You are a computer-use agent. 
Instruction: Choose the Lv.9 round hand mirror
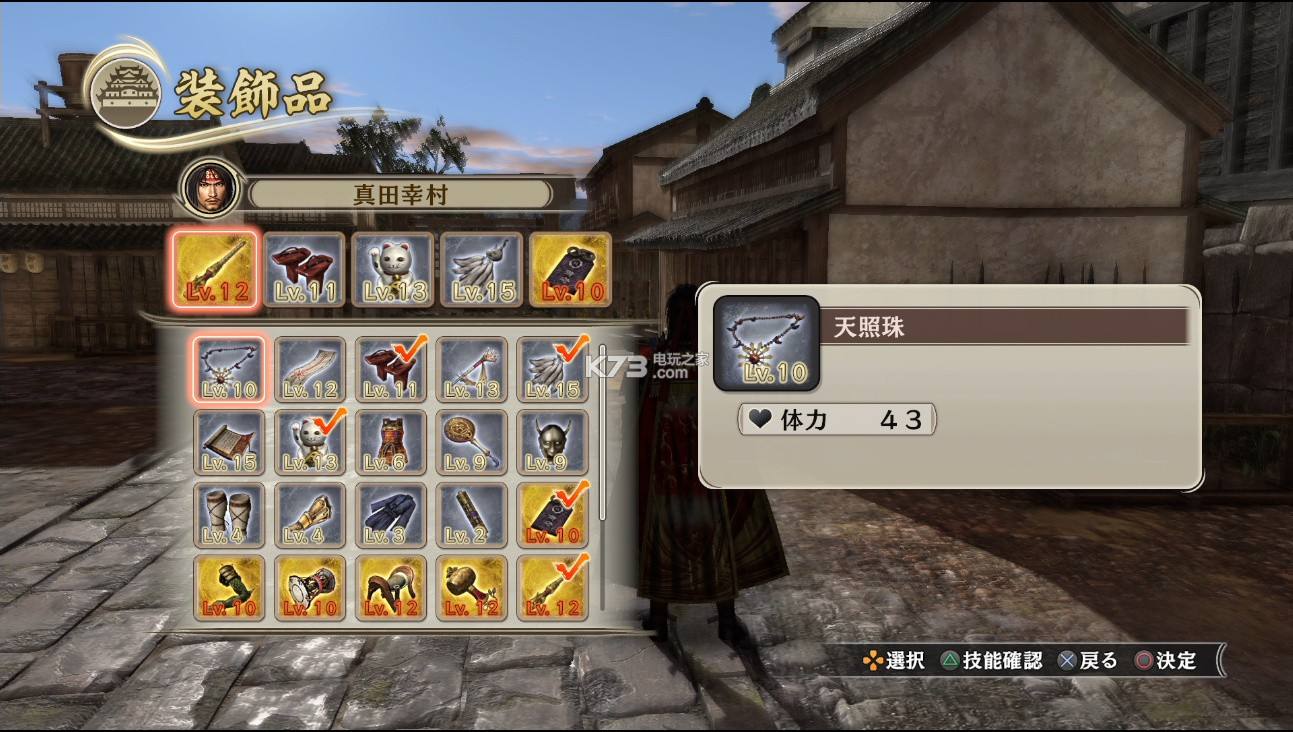472,442
